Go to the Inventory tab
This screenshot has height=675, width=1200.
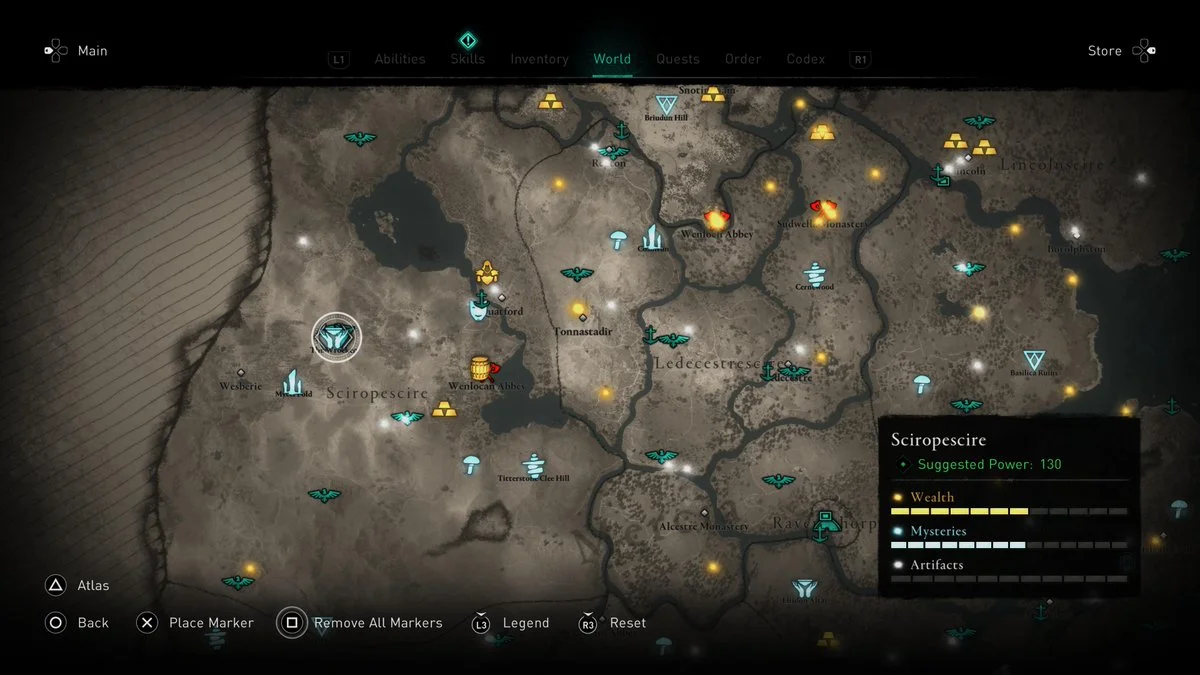[x=539, y=59]
